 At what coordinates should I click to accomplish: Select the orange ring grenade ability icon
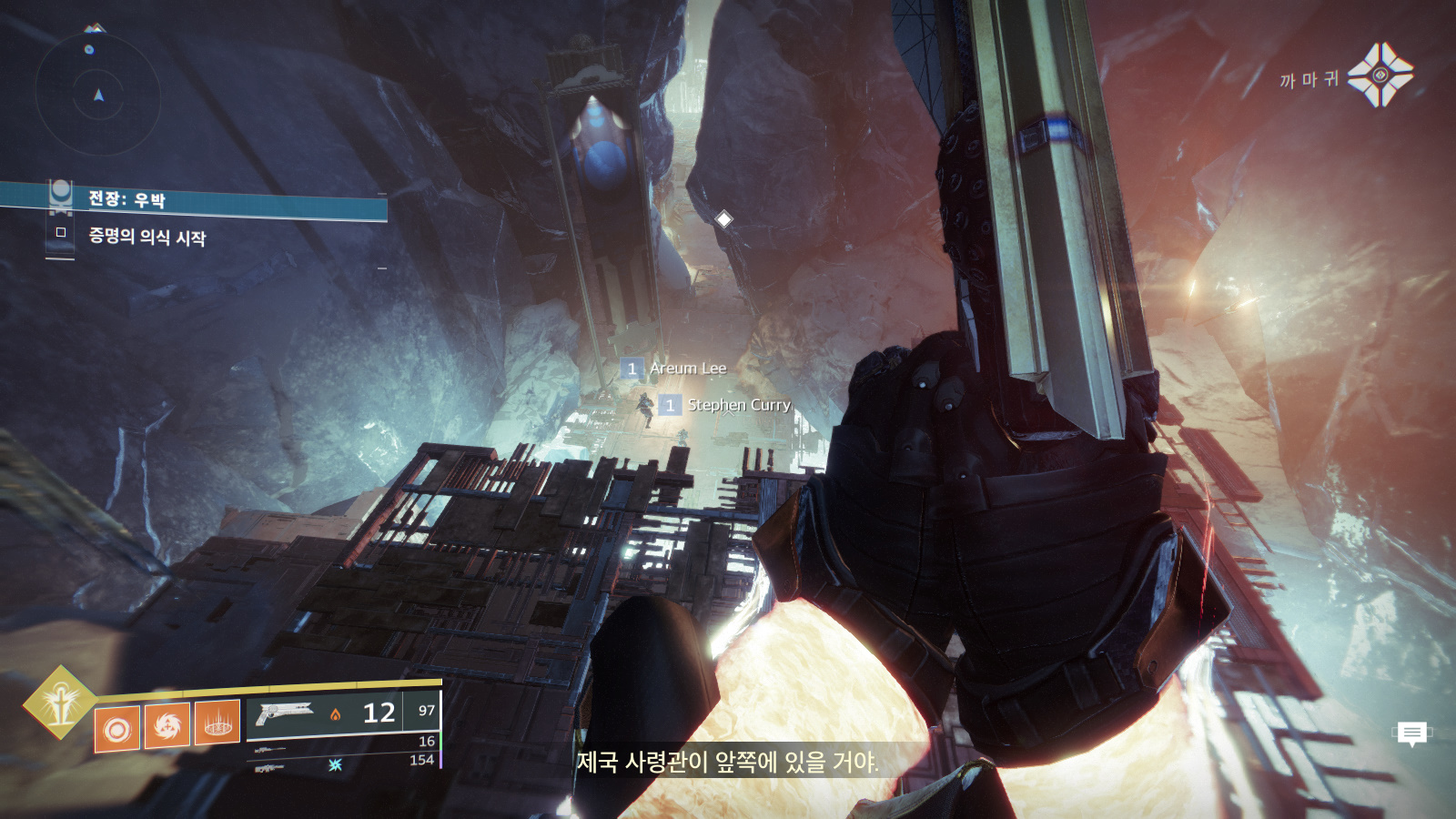(x=117, y=729)
